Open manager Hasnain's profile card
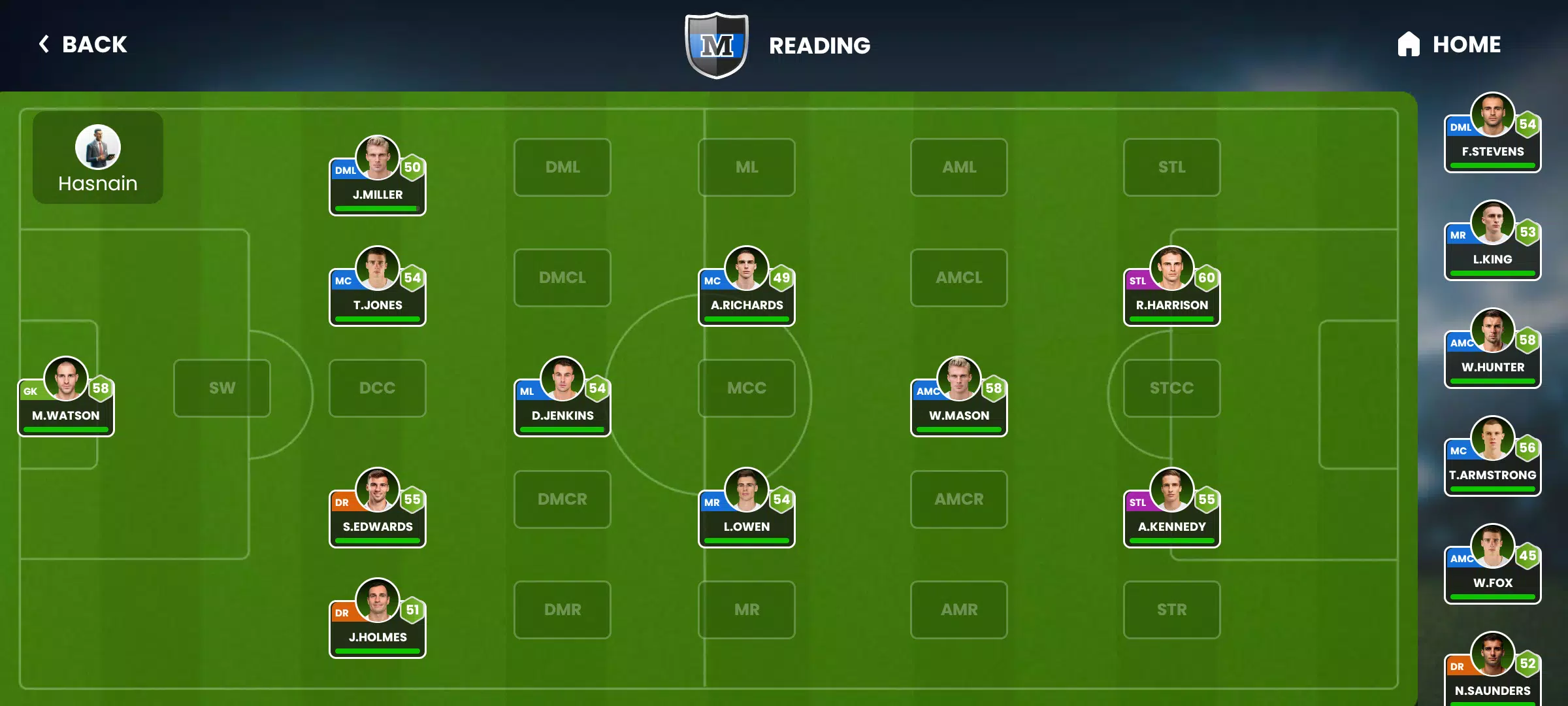 click(97, 157)
